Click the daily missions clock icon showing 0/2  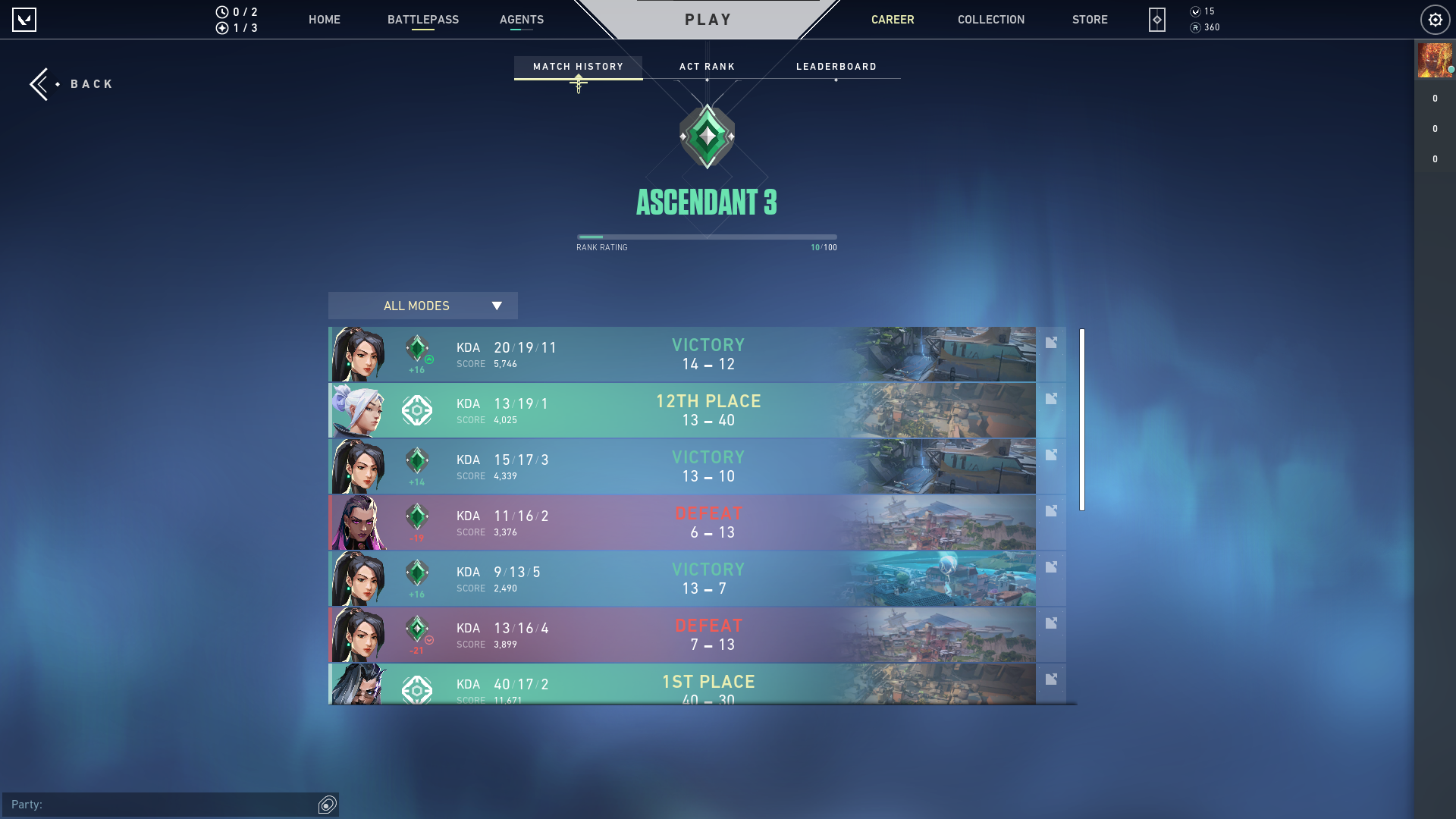coord(223,11)
